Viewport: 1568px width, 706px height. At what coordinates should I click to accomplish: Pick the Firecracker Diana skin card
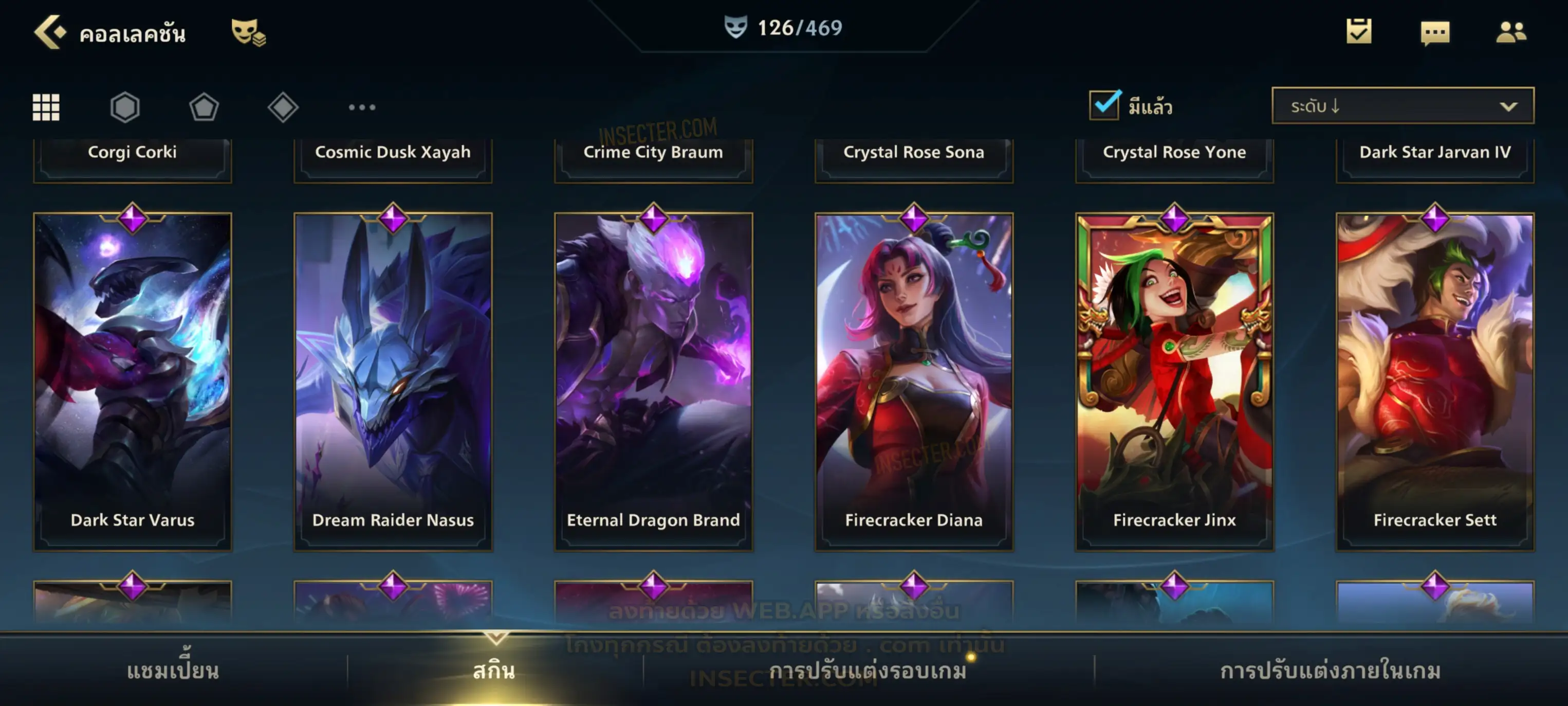click(x=914, y=382)
